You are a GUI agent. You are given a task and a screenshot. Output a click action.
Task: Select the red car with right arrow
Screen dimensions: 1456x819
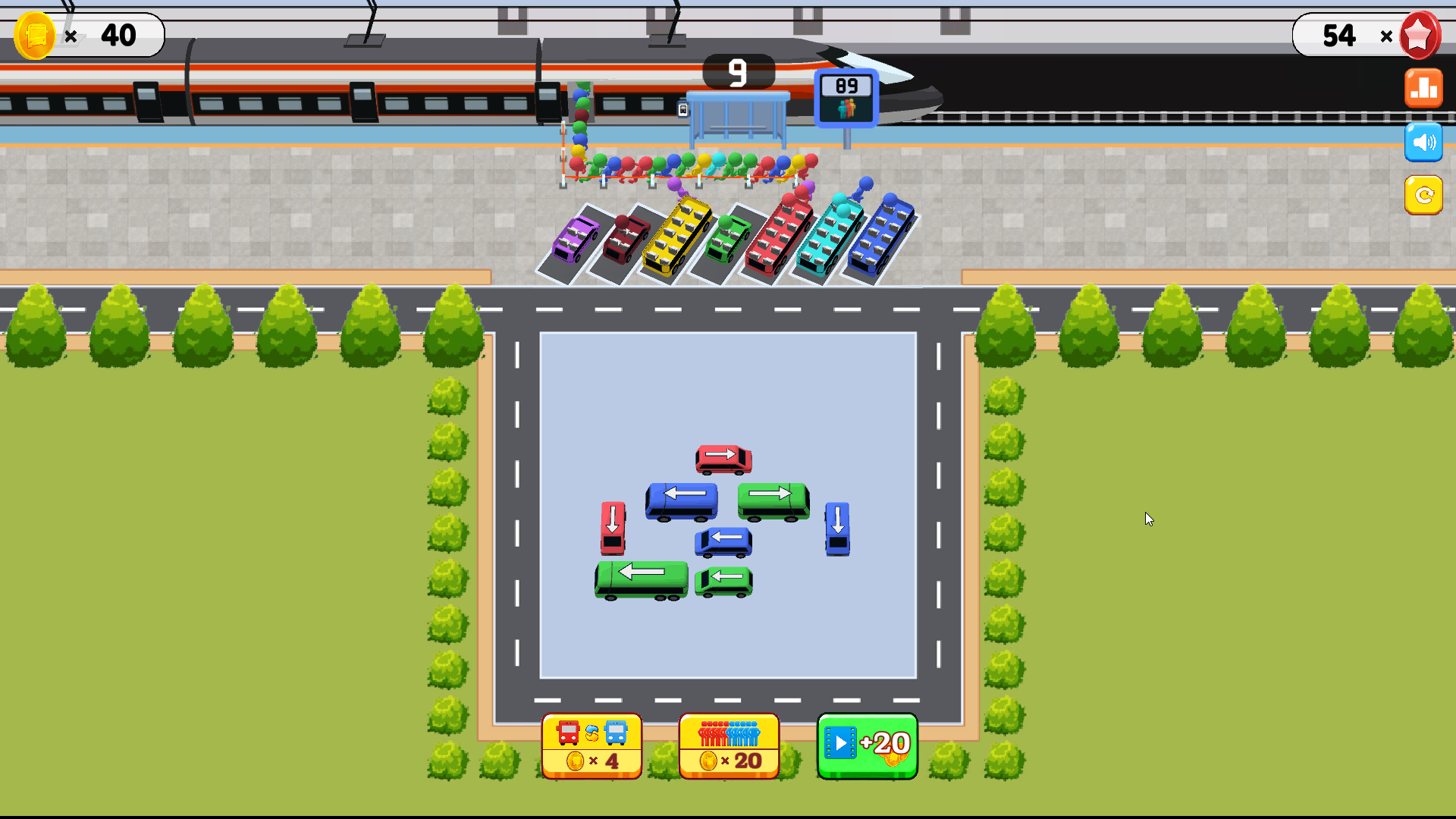coord(723,459)
